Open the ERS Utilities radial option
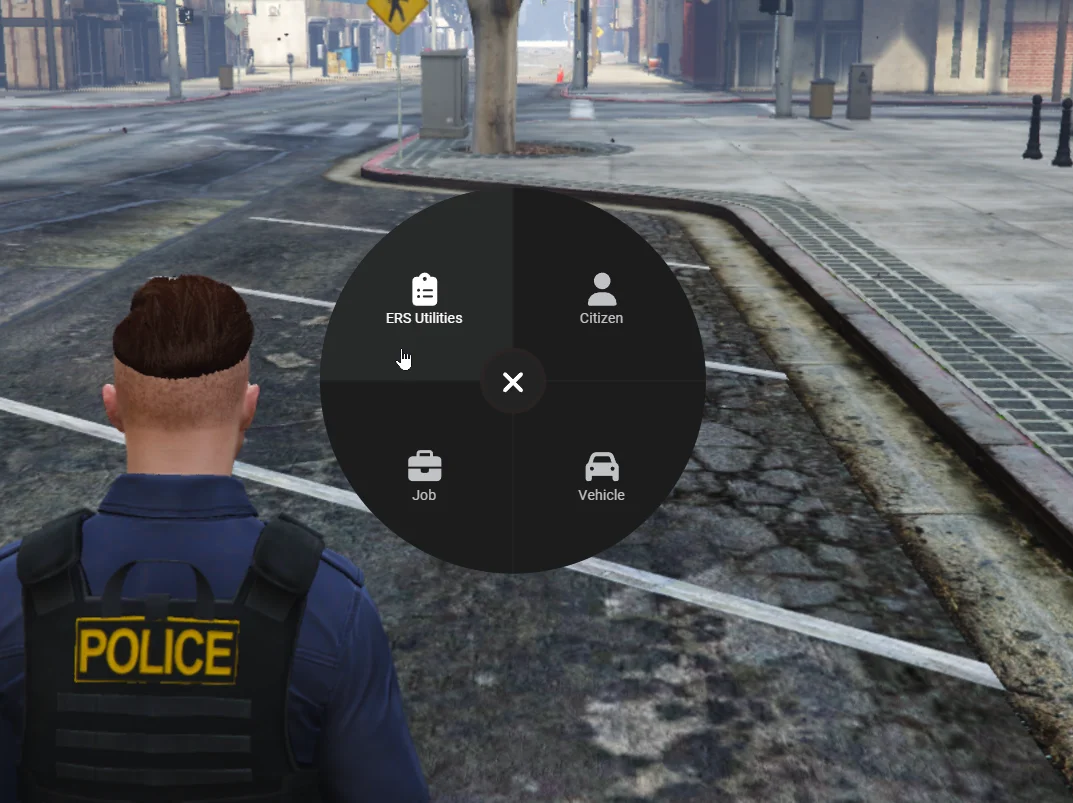1073x803 pixels. click(x=424, y=299)
